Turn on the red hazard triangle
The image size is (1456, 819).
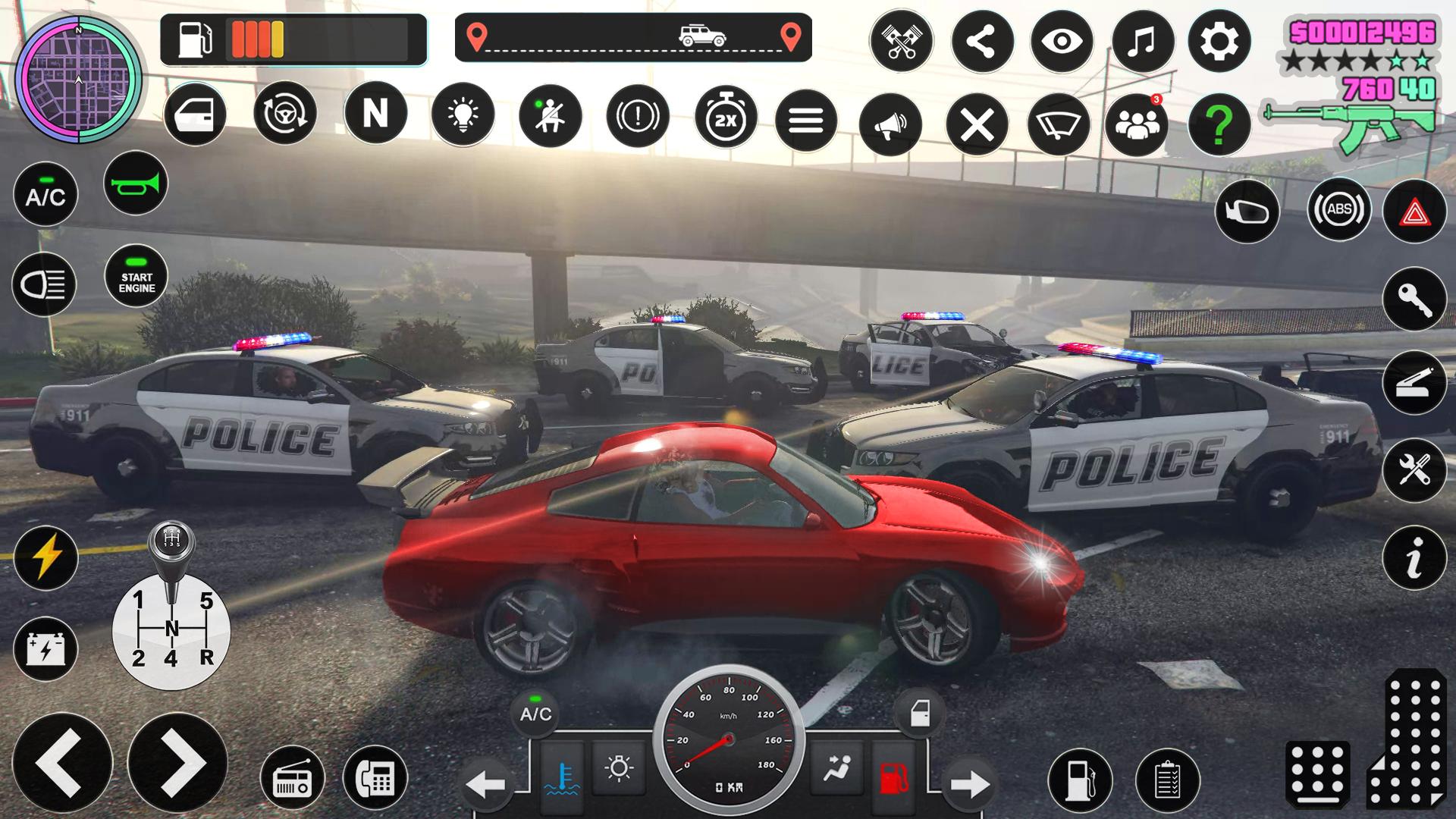(1414, 212)
